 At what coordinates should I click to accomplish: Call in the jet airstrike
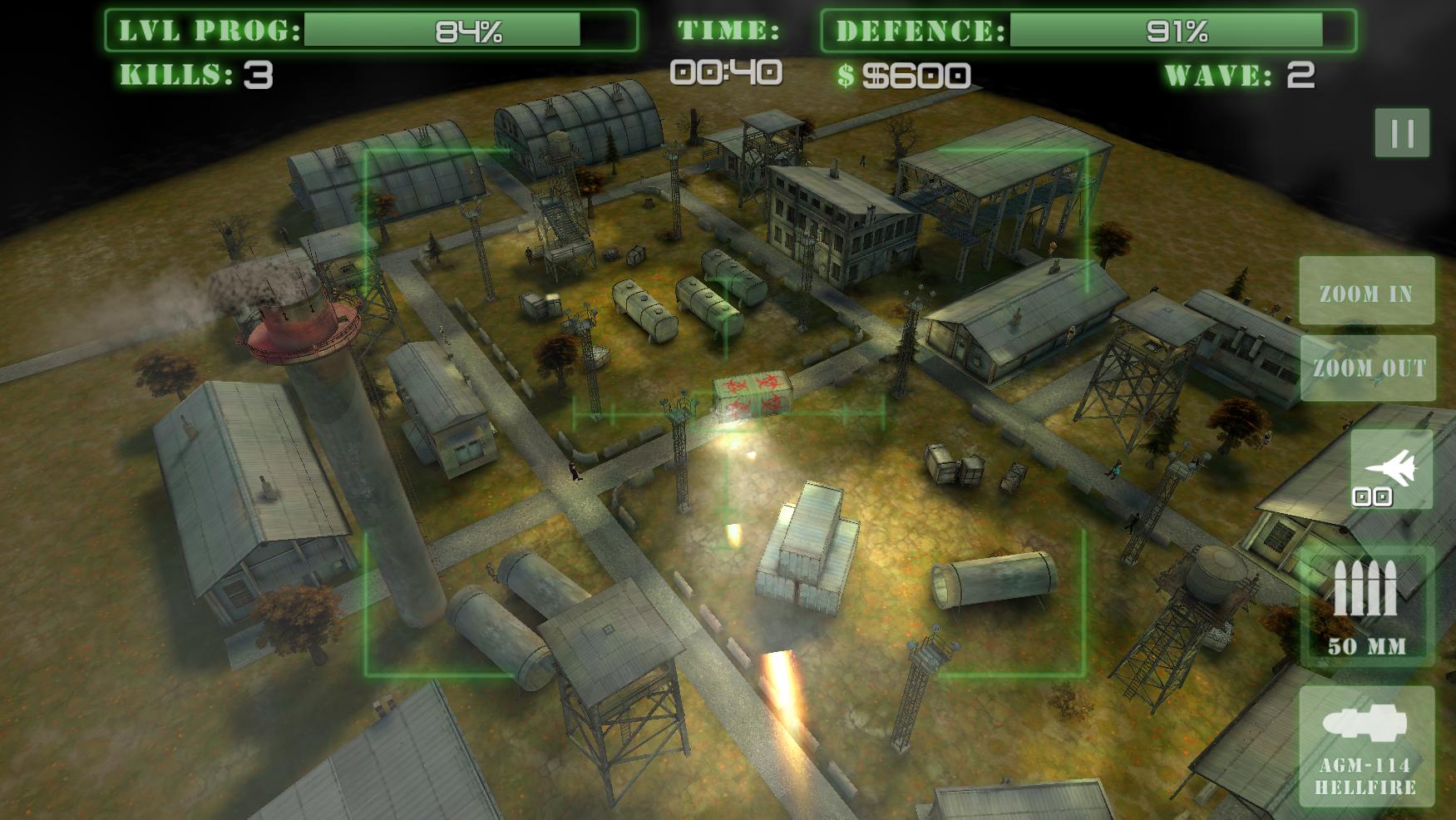click(x=1391, y=469)
